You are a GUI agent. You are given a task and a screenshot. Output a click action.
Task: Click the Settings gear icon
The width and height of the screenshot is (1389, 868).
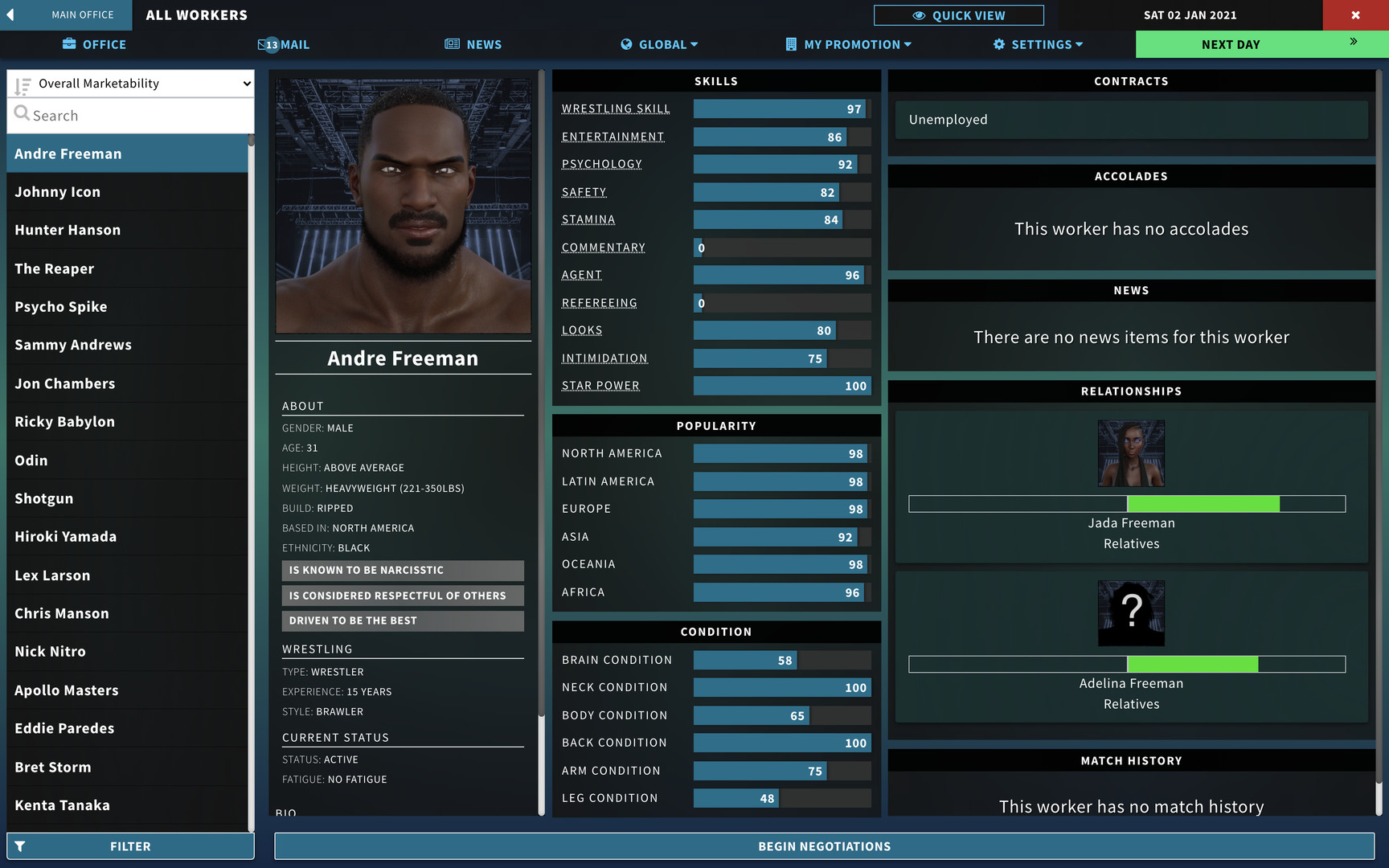[998, 44]
